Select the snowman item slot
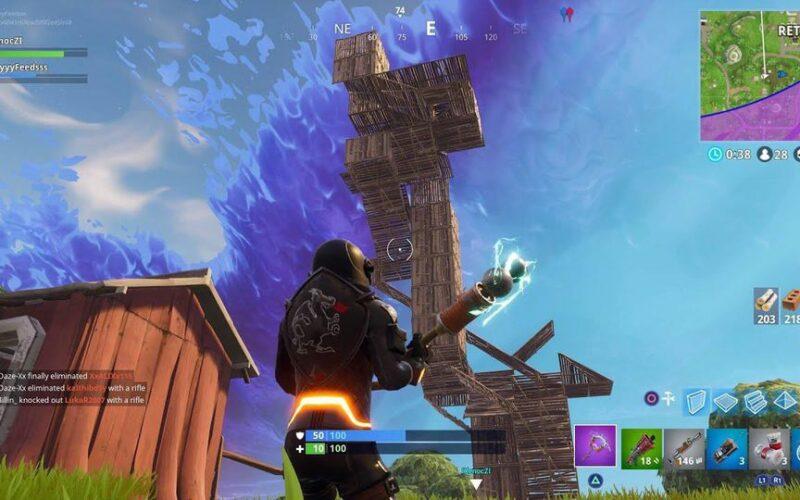Viewport: 800px width, 500px height. 769,448
